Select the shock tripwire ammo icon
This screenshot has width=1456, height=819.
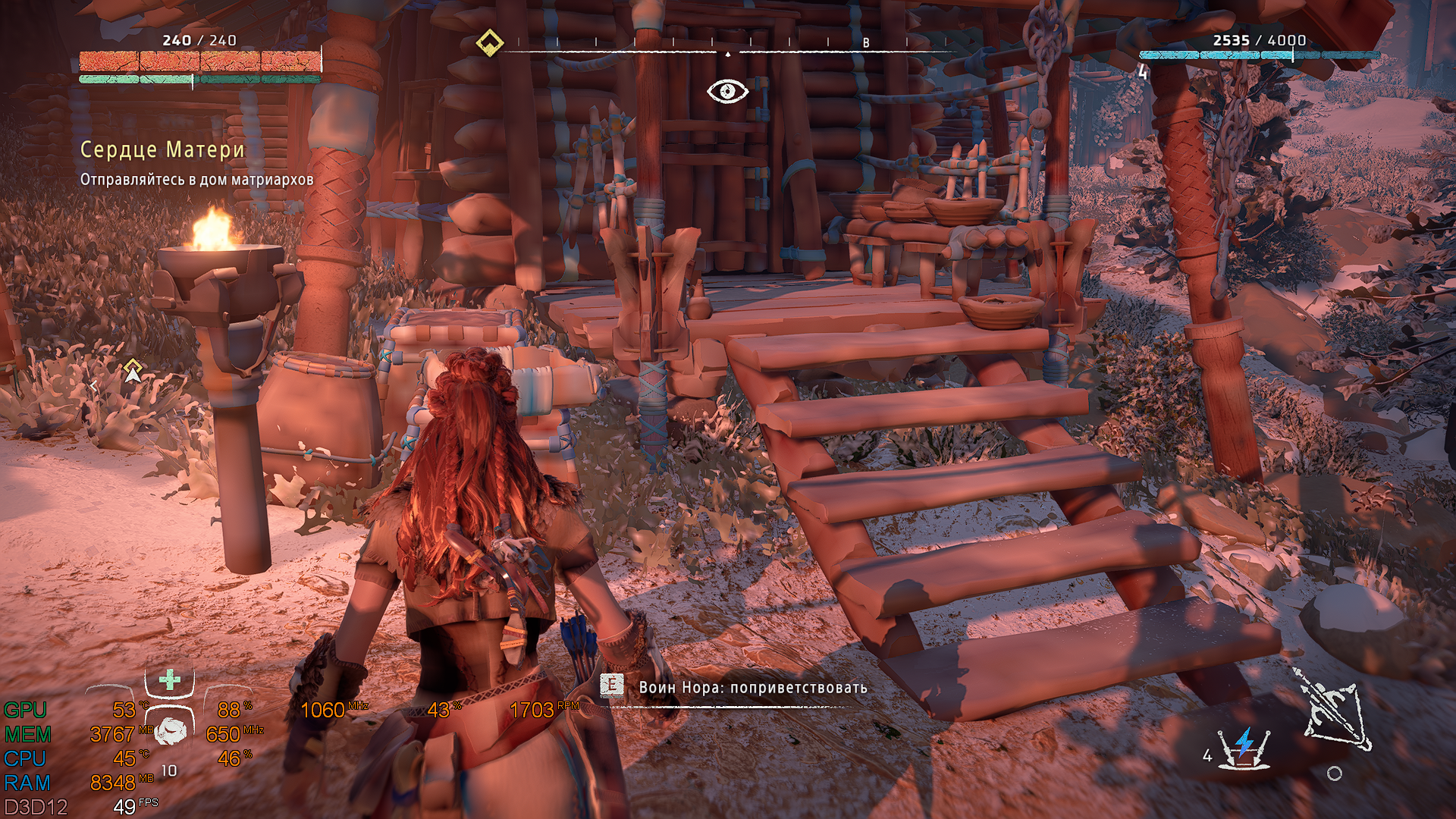1244,748
